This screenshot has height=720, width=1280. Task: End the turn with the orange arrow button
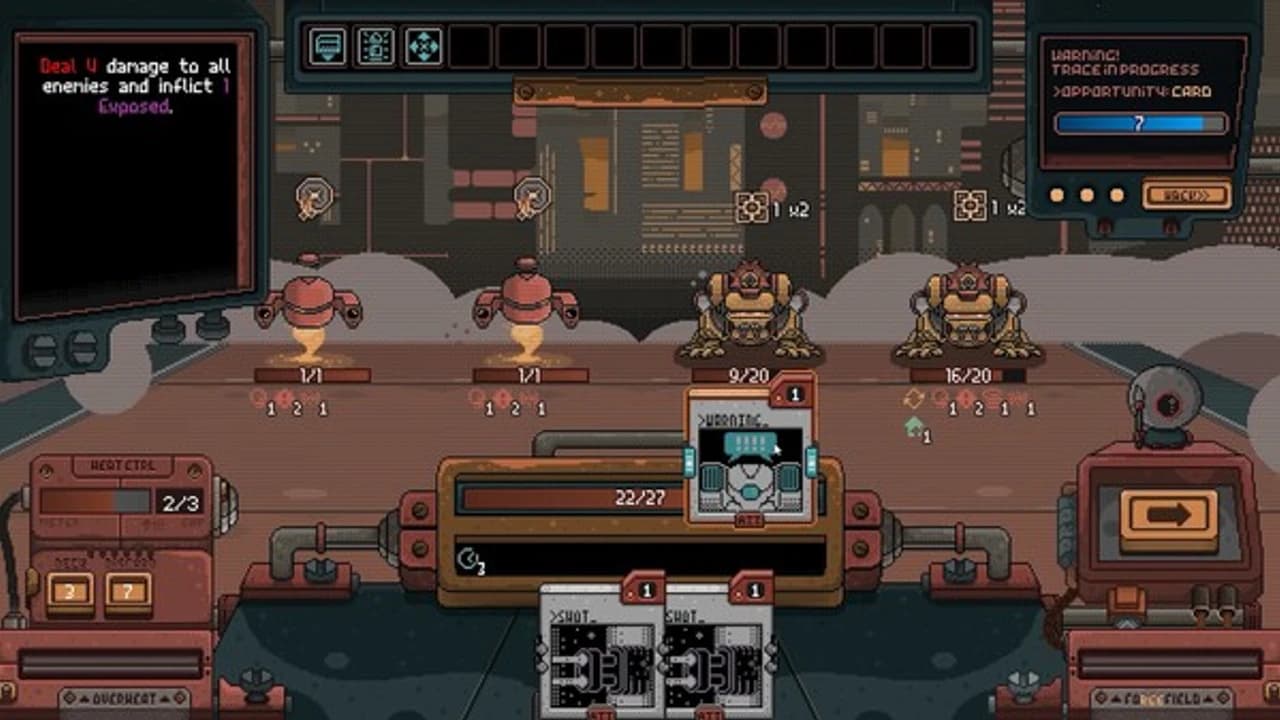tap(1168, 516)
